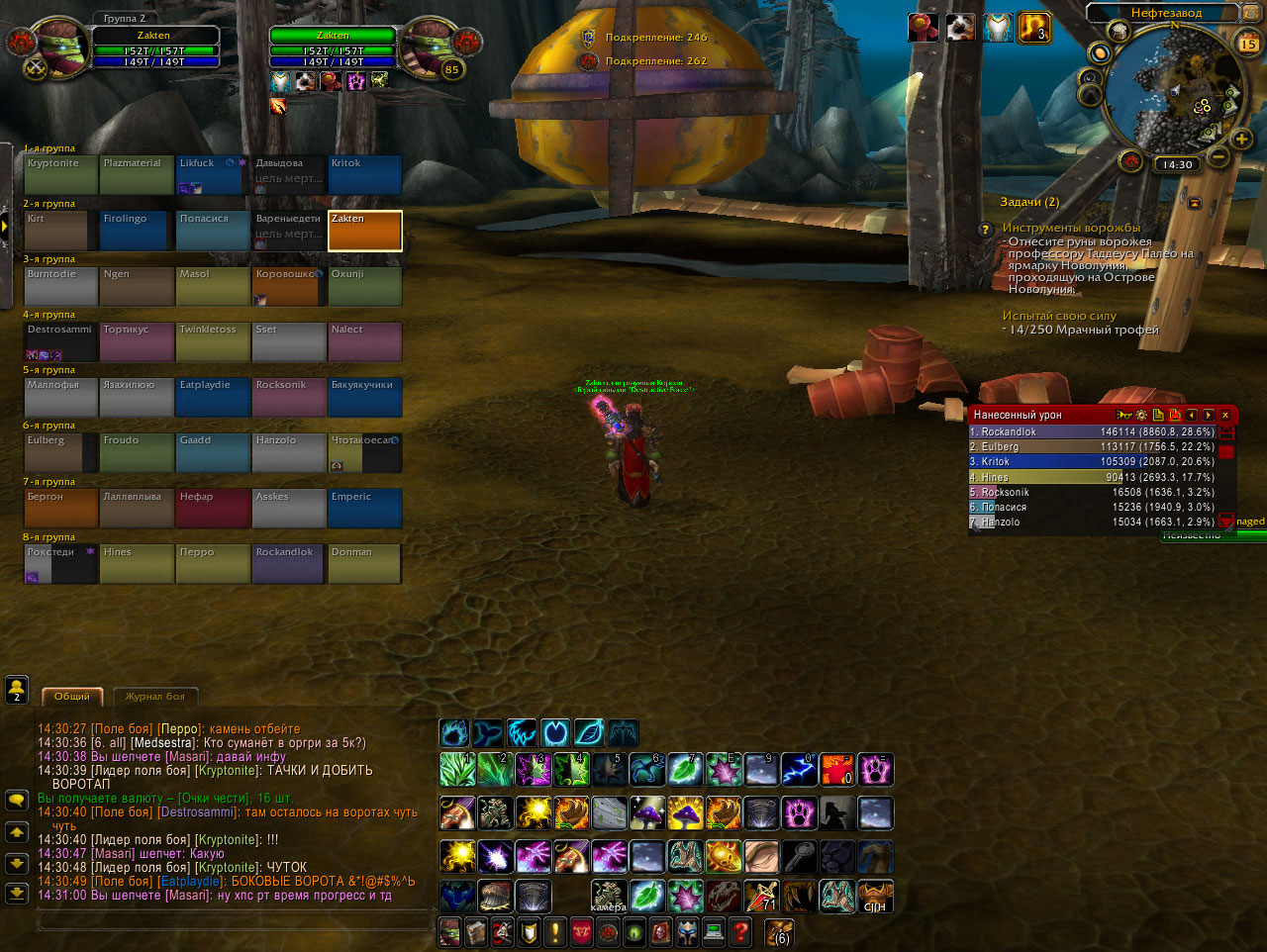Open the Общий chat tab
This screenshot has width=1267, height=952.
point(71,697)
